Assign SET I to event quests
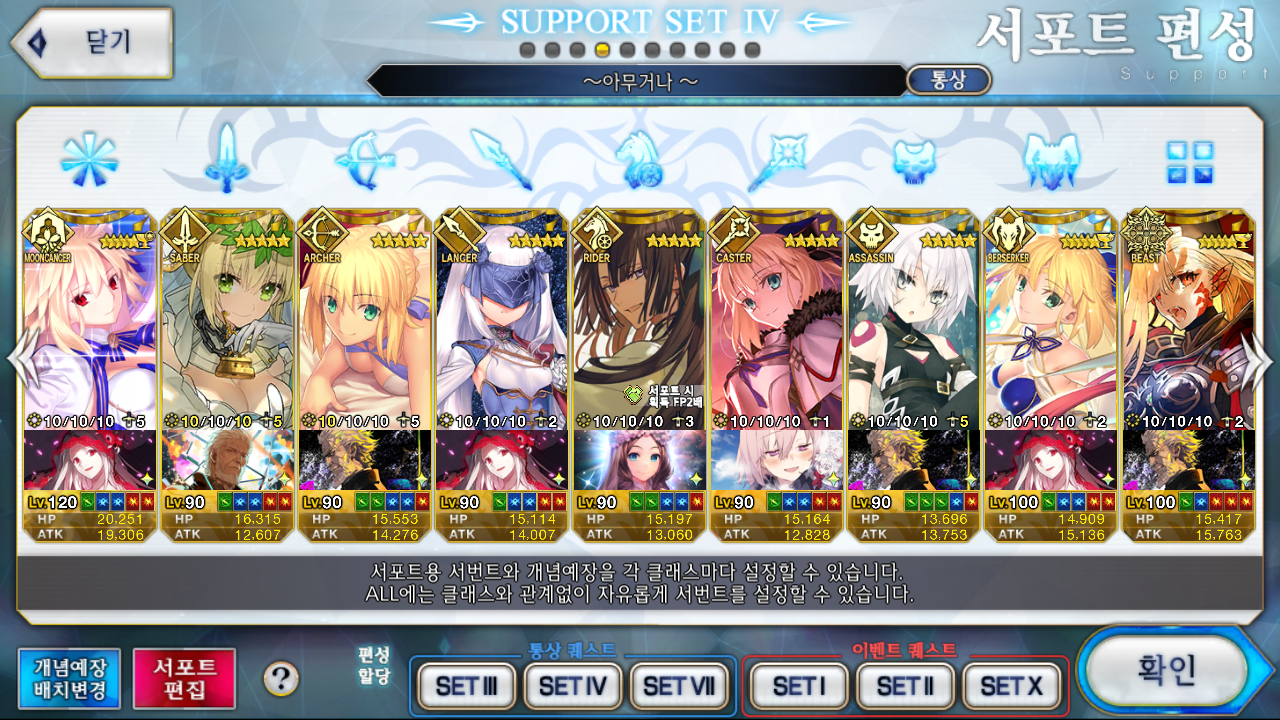Image resolution: width=1280 pixels, height=720 pixels. pyautogui.click(x=798, y=686)
